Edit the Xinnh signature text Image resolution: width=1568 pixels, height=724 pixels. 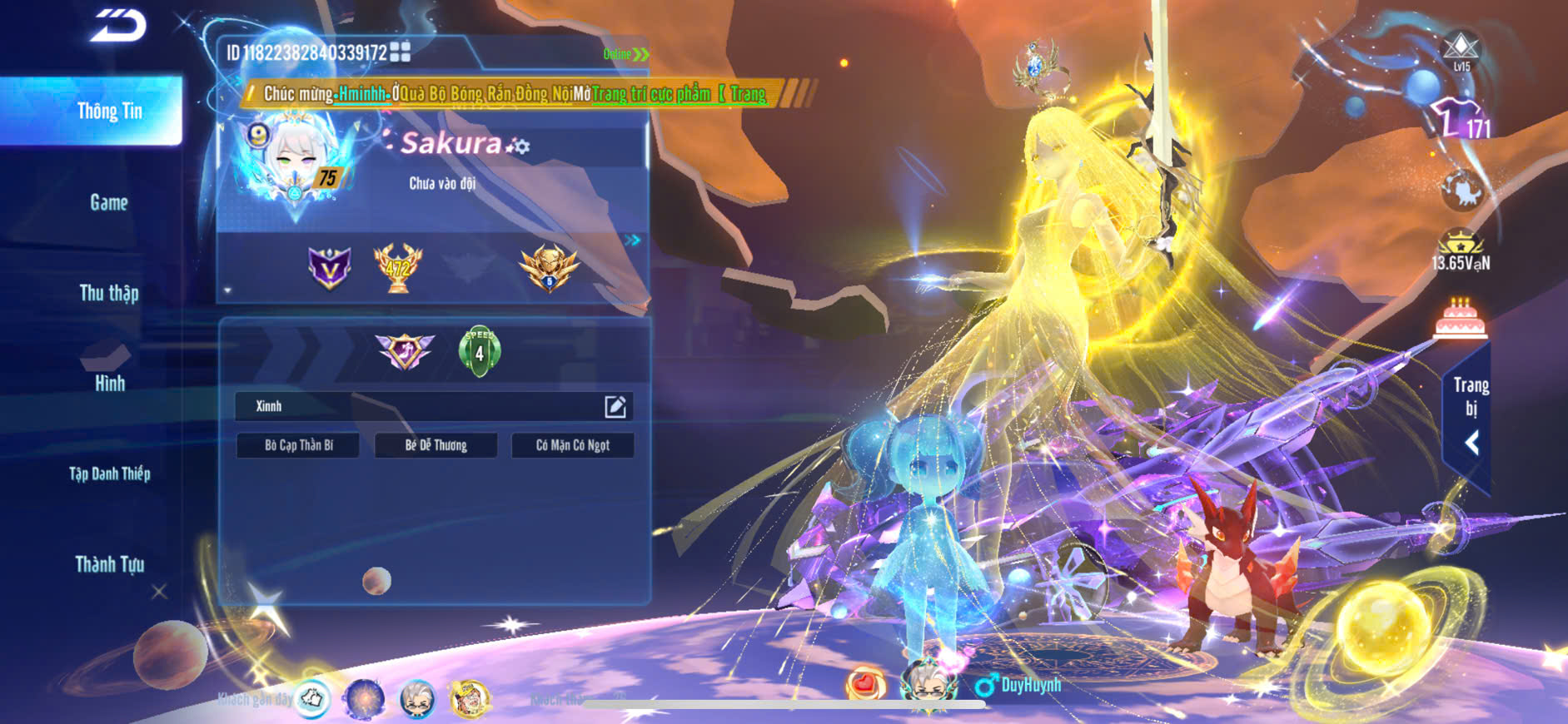[615, 406]
